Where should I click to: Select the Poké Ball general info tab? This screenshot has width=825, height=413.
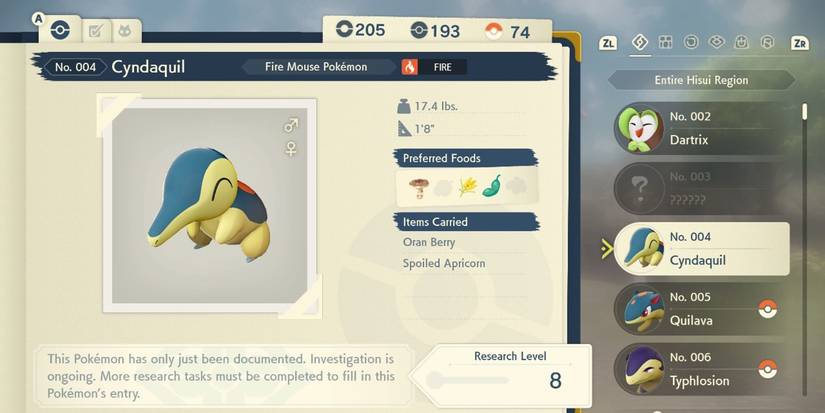point(59,30)
